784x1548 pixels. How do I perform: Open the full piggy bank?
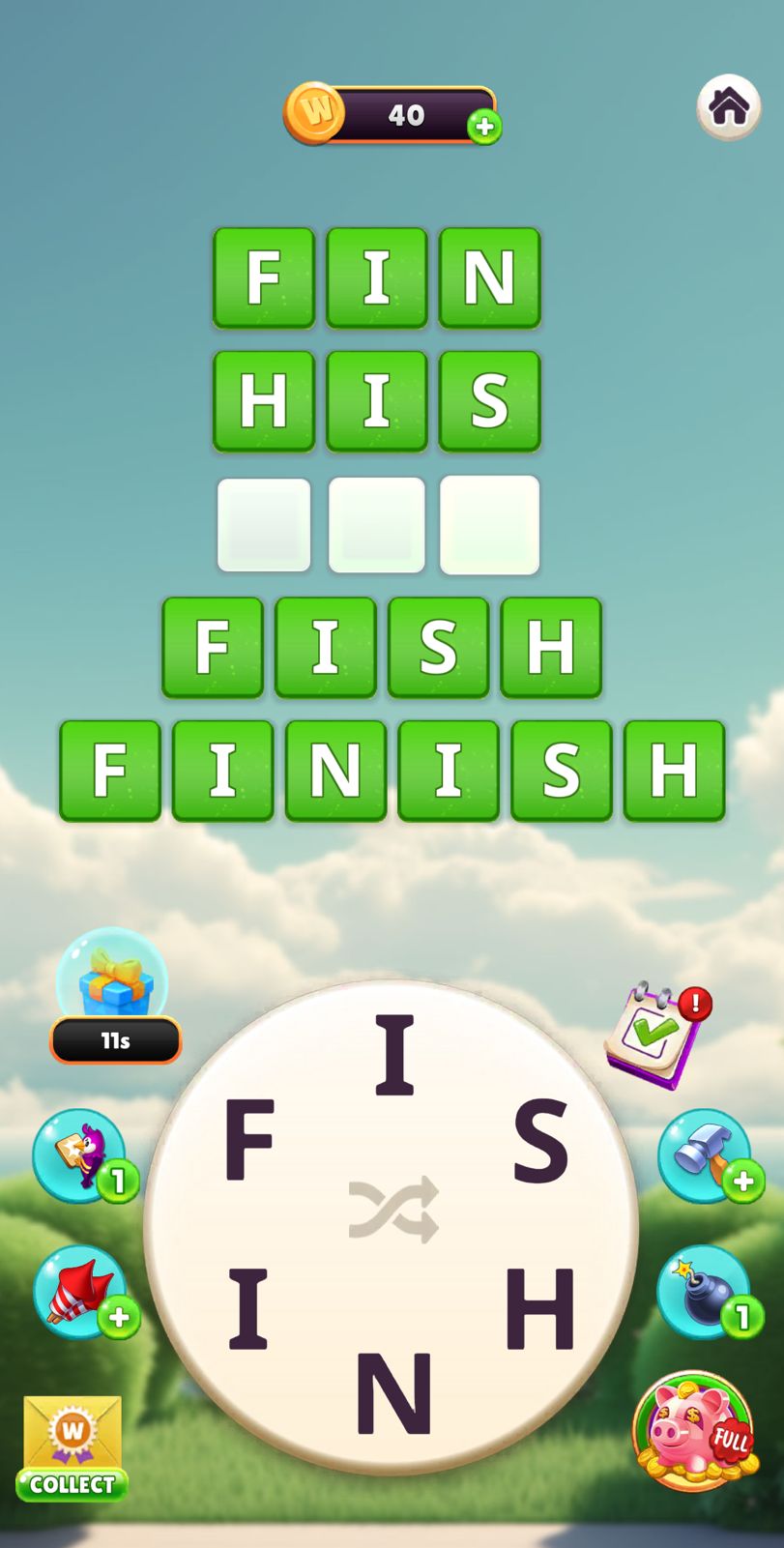click(693, 1431)
